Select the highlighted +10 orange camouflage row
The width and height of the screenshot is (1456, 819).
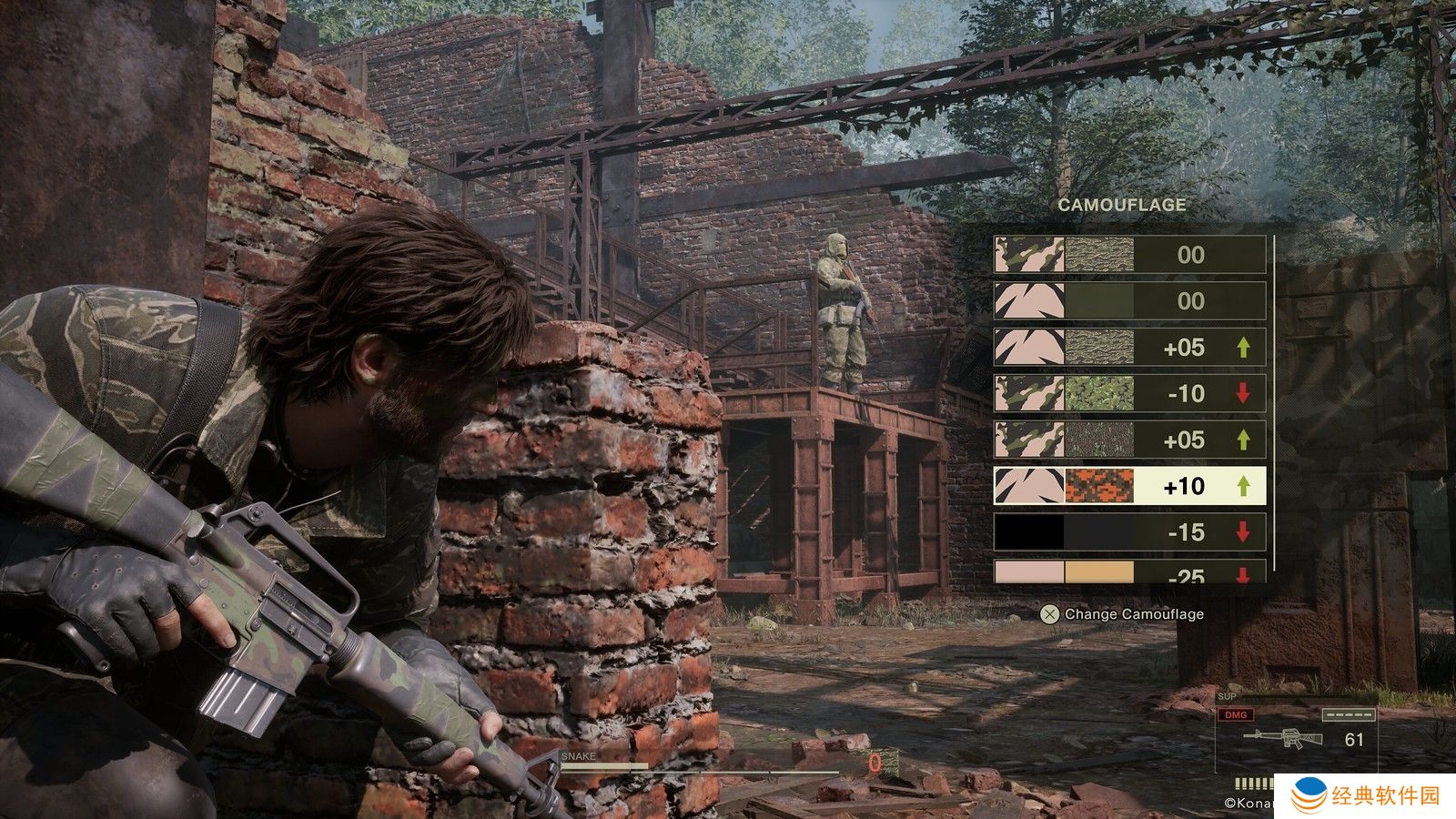click(1128, 486)
